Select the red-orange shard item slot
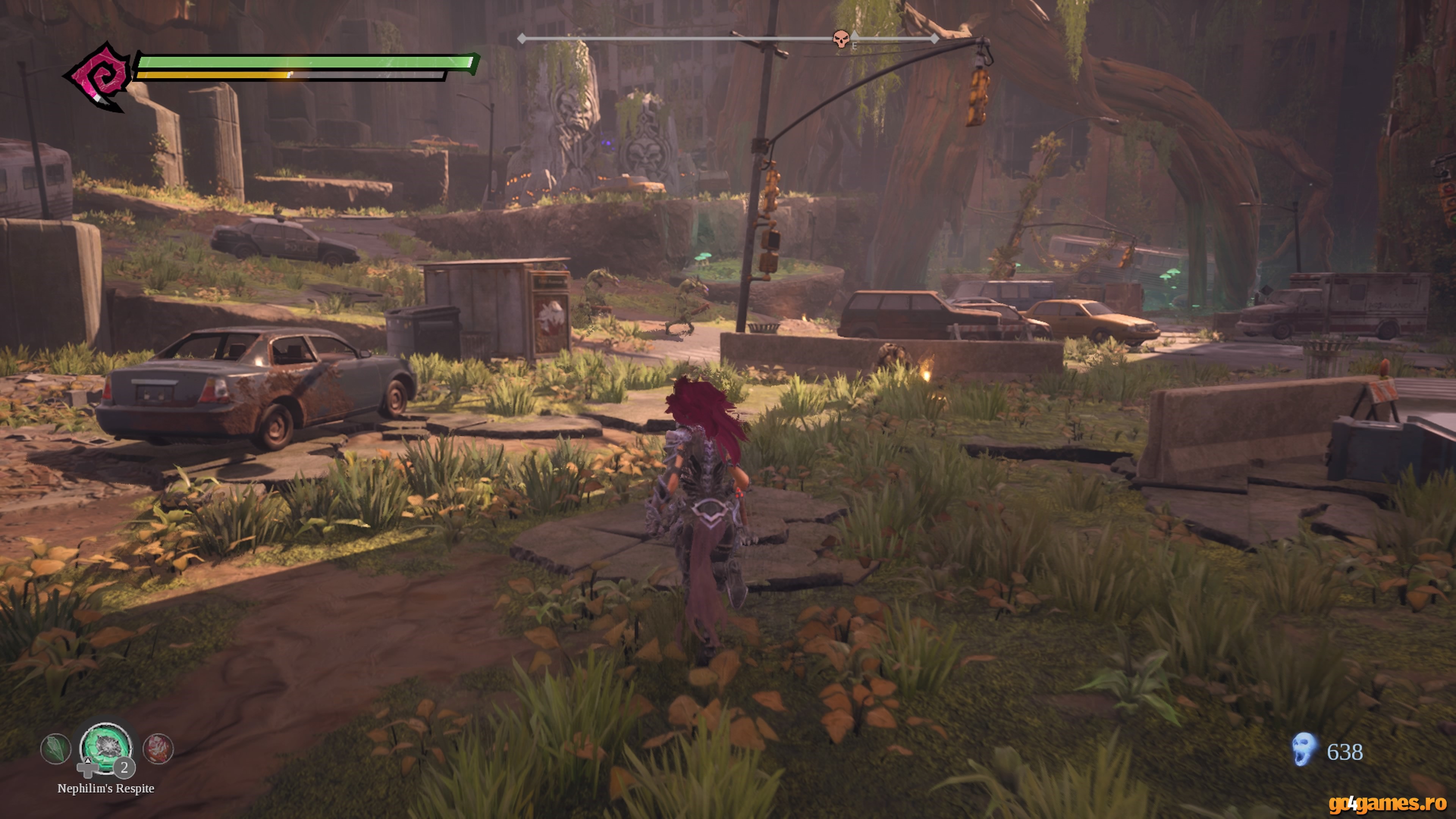1456x819 pixels. pos(158,748)
